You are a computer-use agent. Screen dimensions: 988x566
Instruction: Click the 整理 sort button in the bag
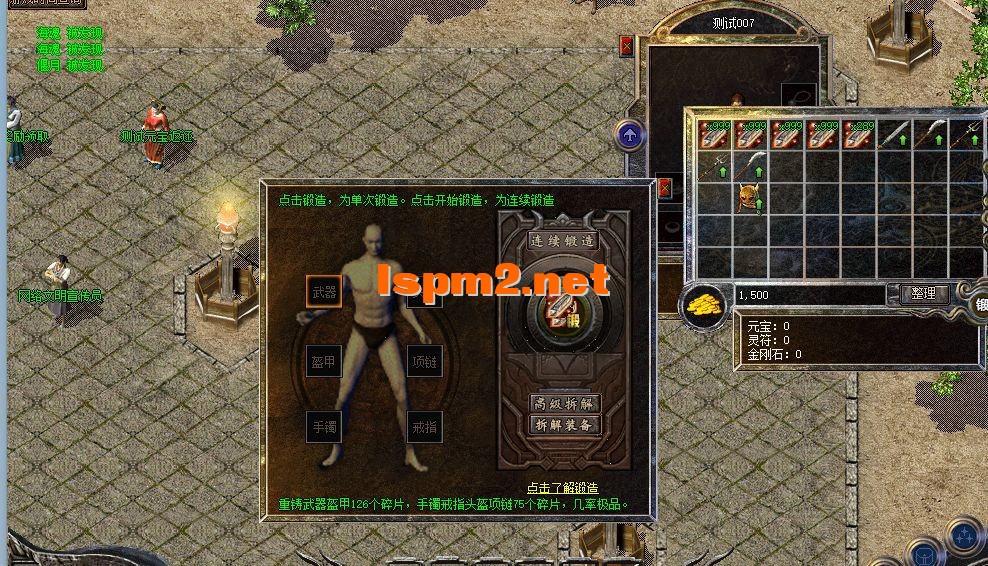(x=923, y=294)
